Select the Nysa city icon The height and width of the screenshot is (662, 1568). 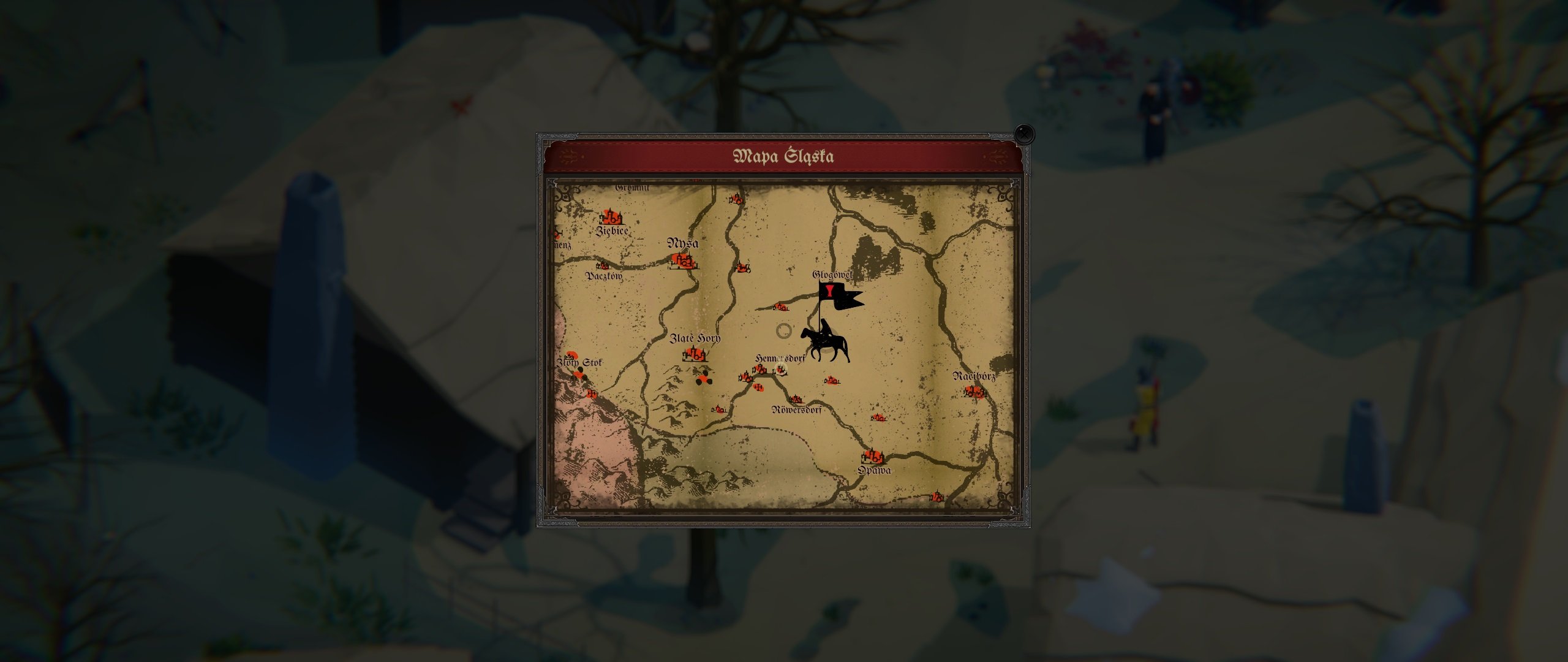(x=683, y=261)
